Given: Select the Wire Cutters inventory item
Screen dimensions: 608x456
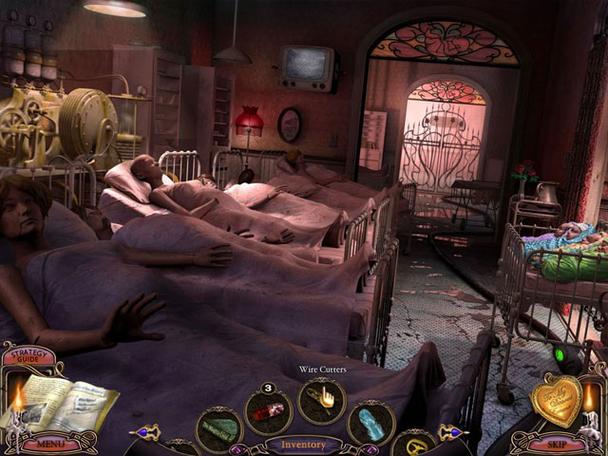Looking at the screenshot, I should tap(323, 400).
